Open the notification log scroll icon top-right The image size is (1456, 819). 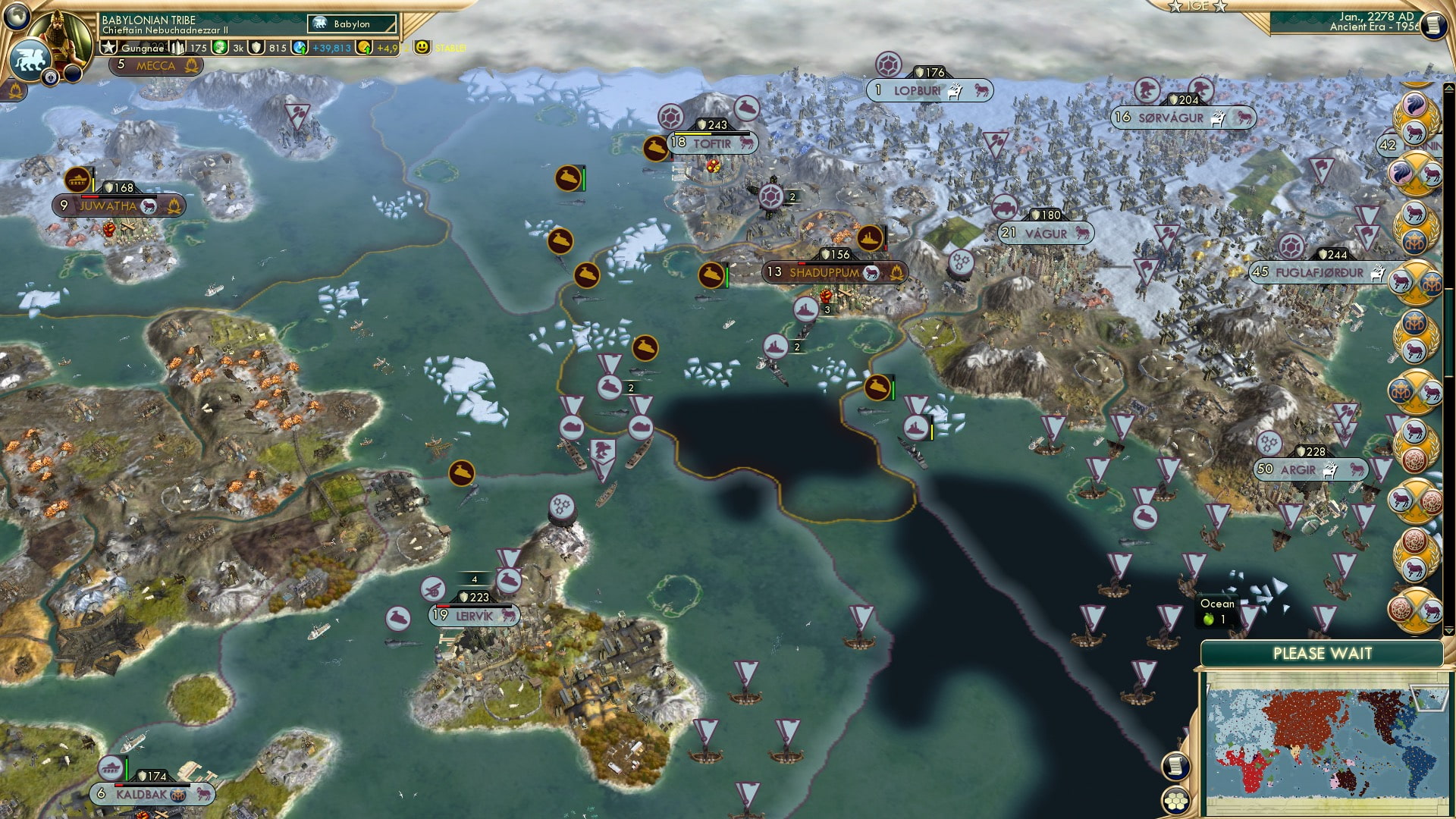click(x=1434, y=25)
